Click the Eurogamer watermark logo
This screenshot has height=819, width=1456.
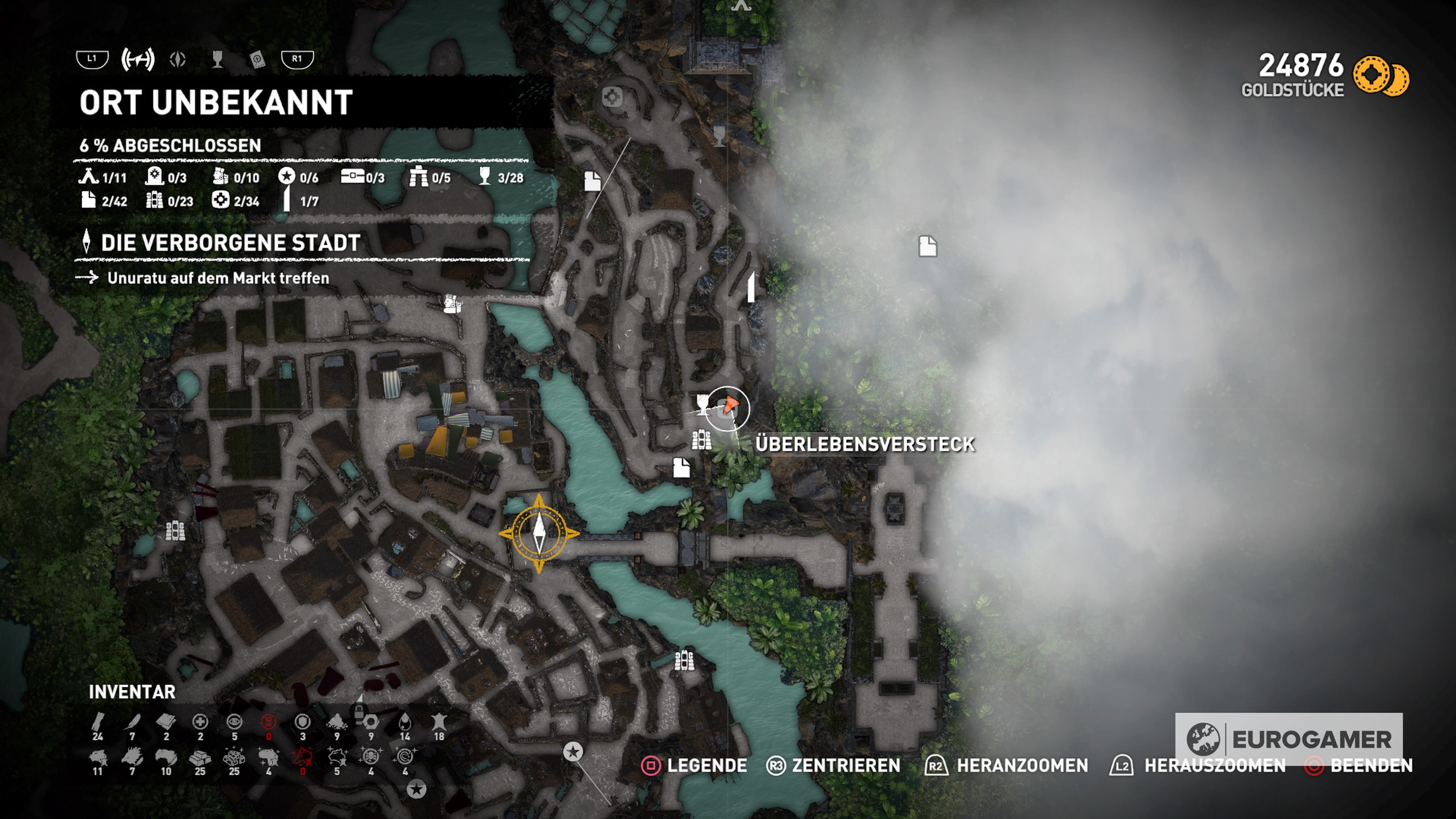pos(1289,739)
